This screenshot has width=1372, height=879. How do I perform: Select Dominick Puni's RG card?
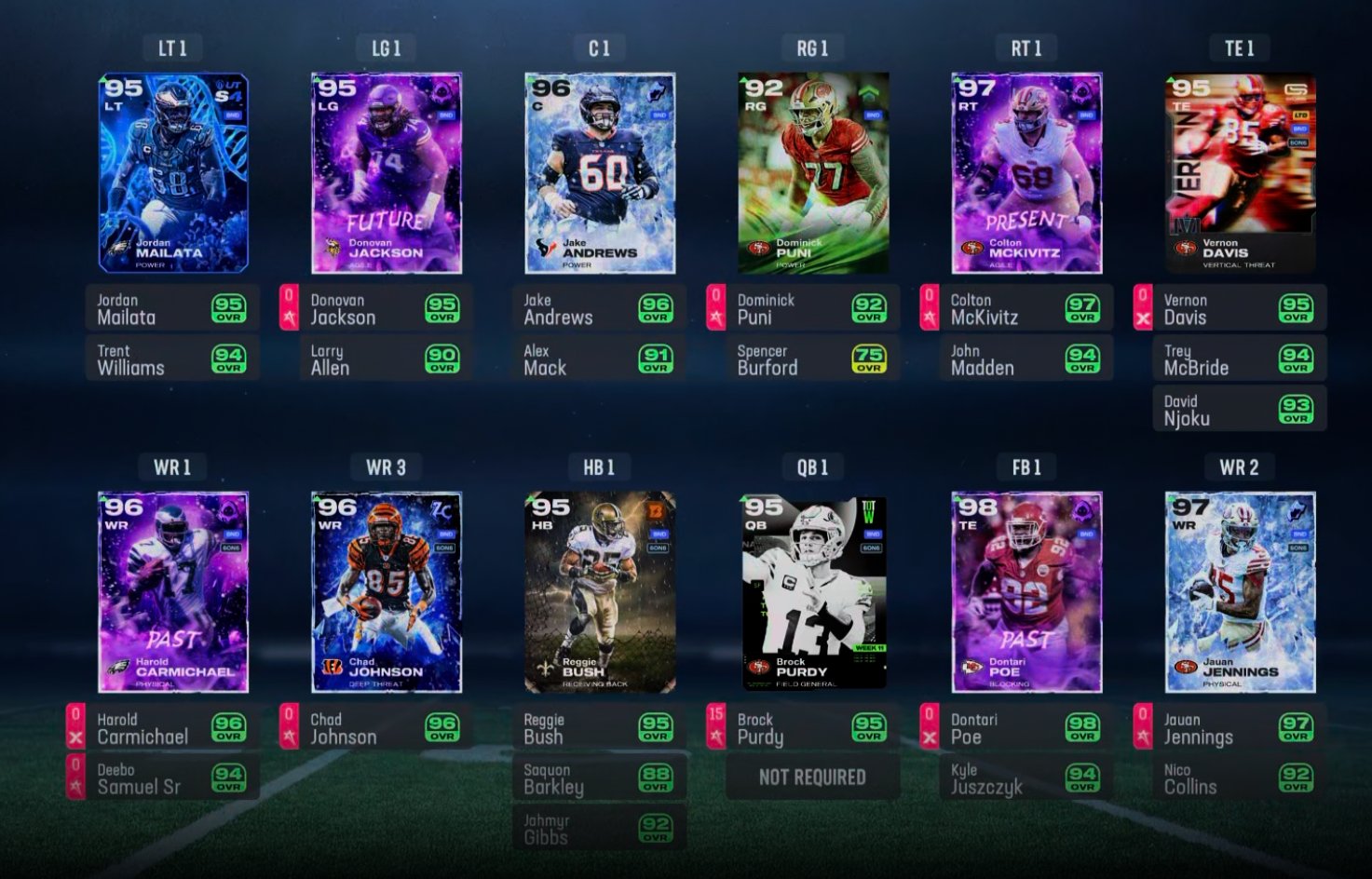pos(813,173)
